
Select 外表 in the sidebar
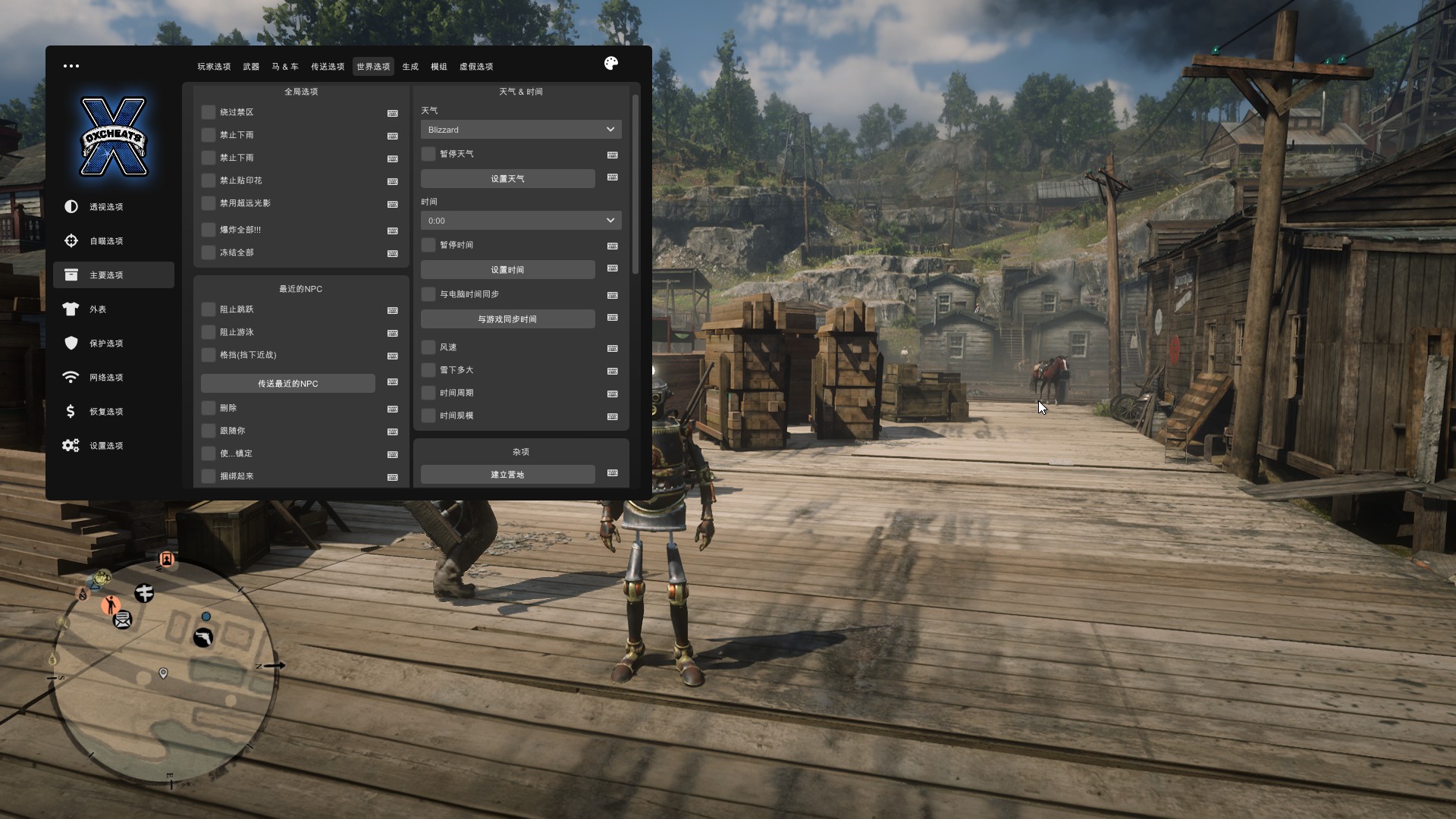click(x=98, y=309)
